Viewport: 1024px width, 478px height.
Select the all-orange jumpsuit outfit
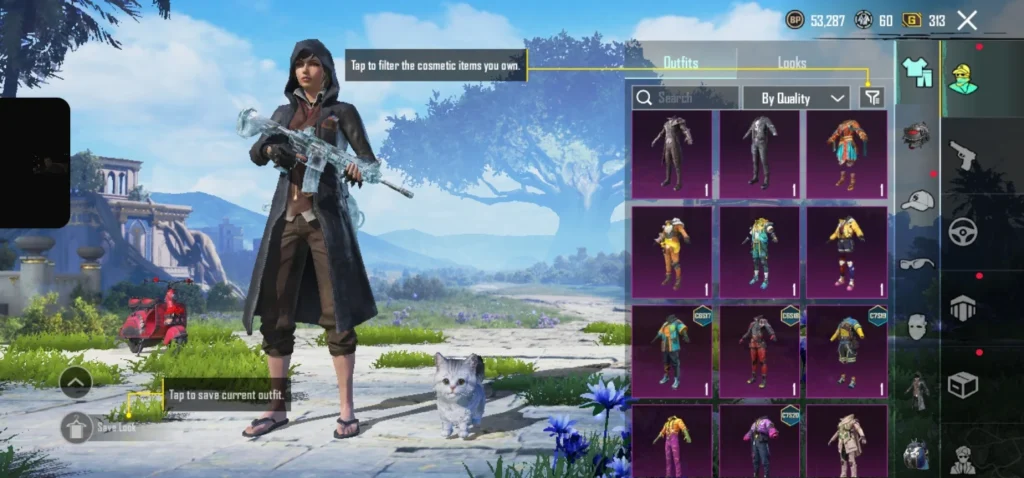672,250
